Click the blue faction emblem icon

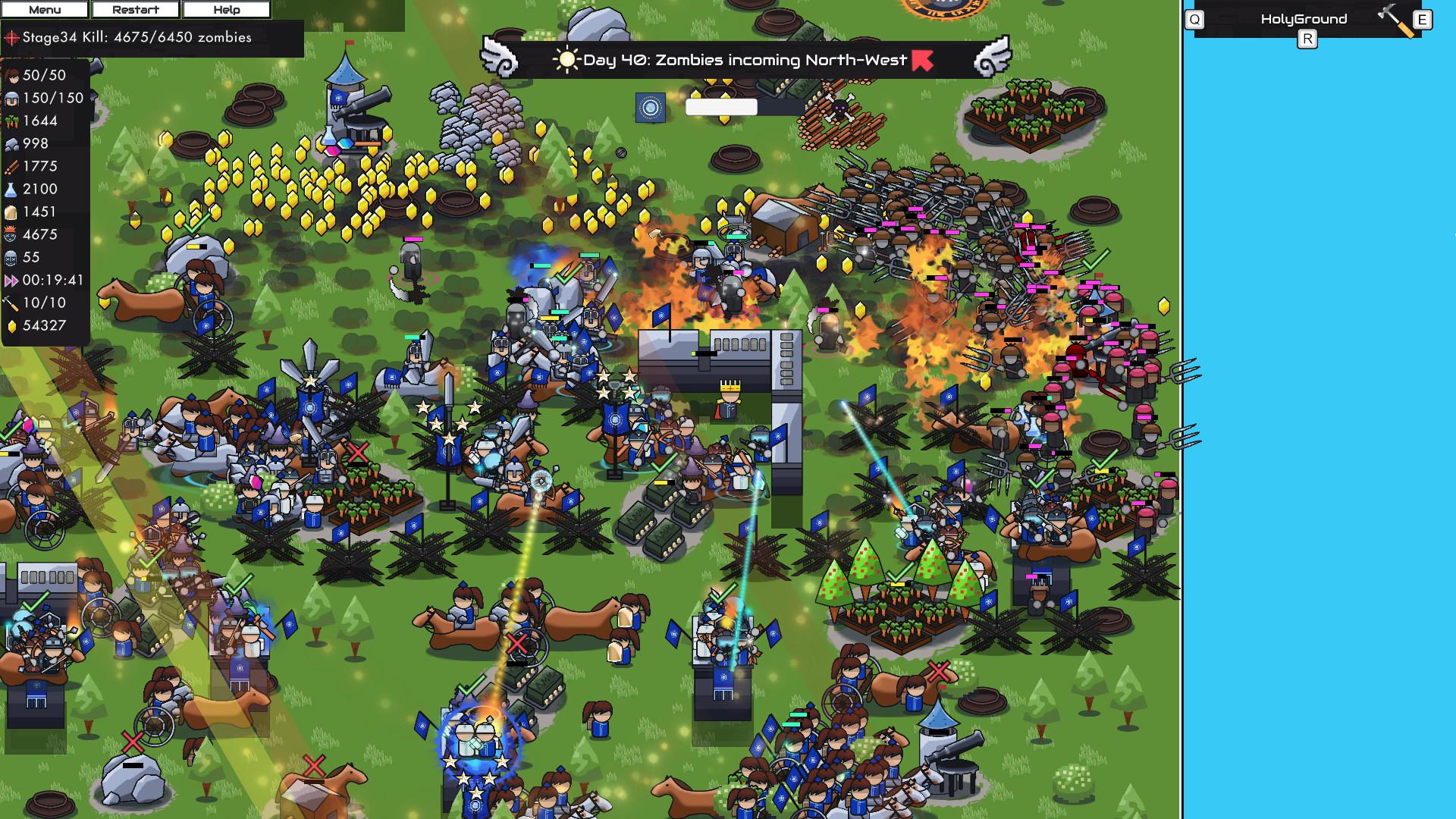[650, 108]
